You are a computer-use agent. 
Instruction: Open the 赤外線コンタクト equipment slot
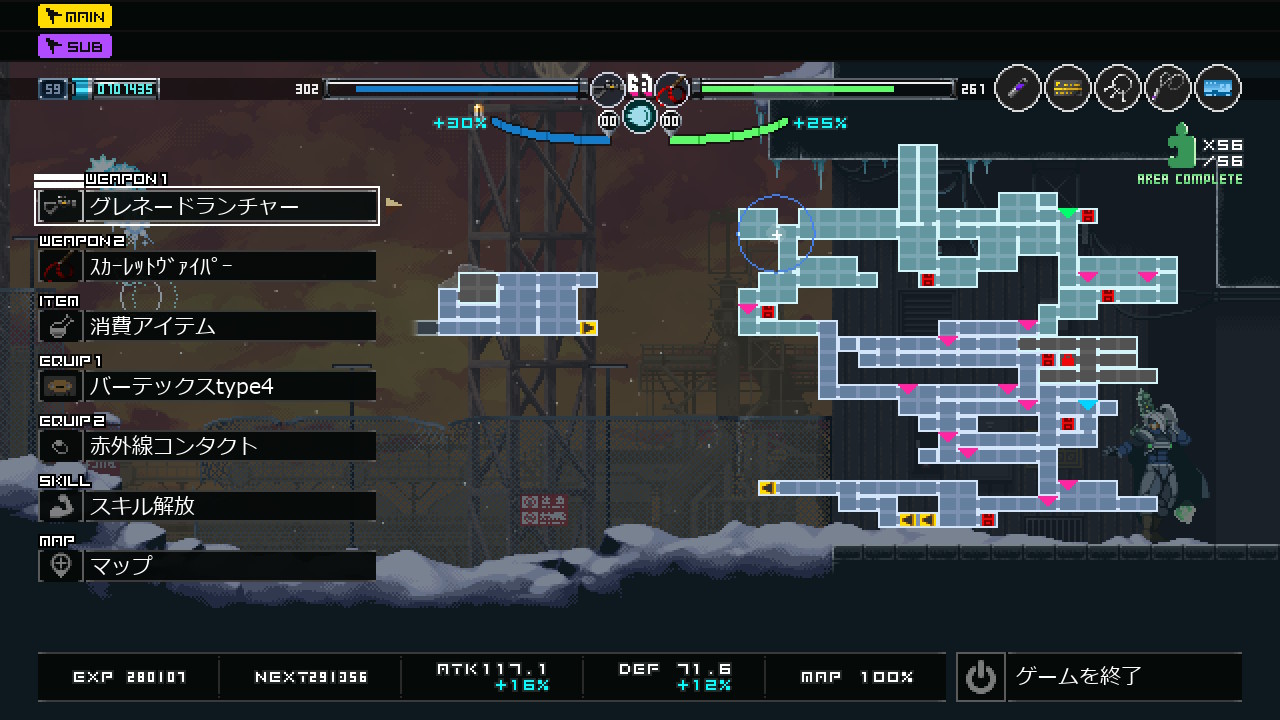coord(207,446)
